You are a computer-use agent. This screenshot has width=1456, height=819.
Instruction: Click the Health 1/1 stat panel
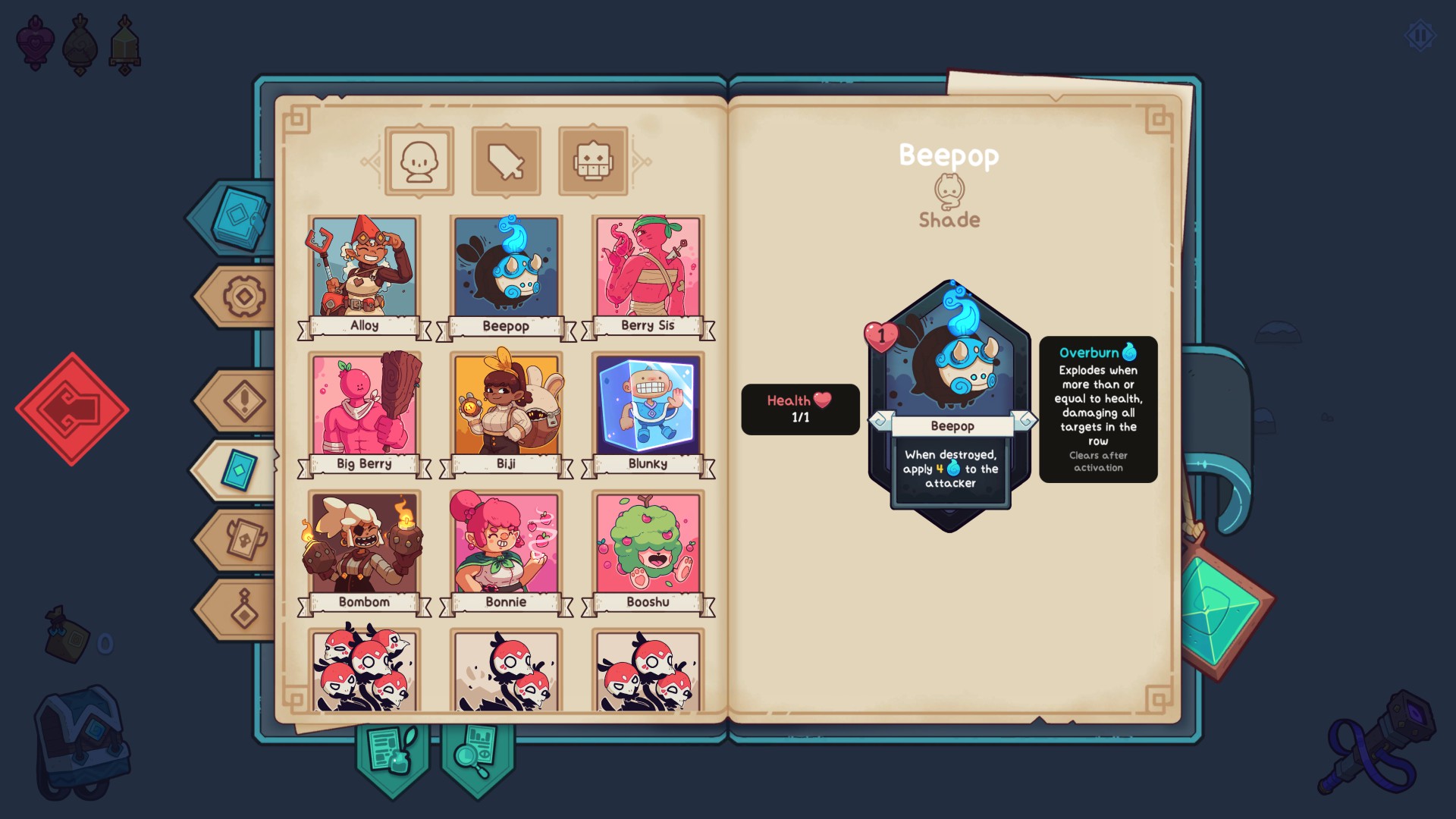click(x=800, y=409)
